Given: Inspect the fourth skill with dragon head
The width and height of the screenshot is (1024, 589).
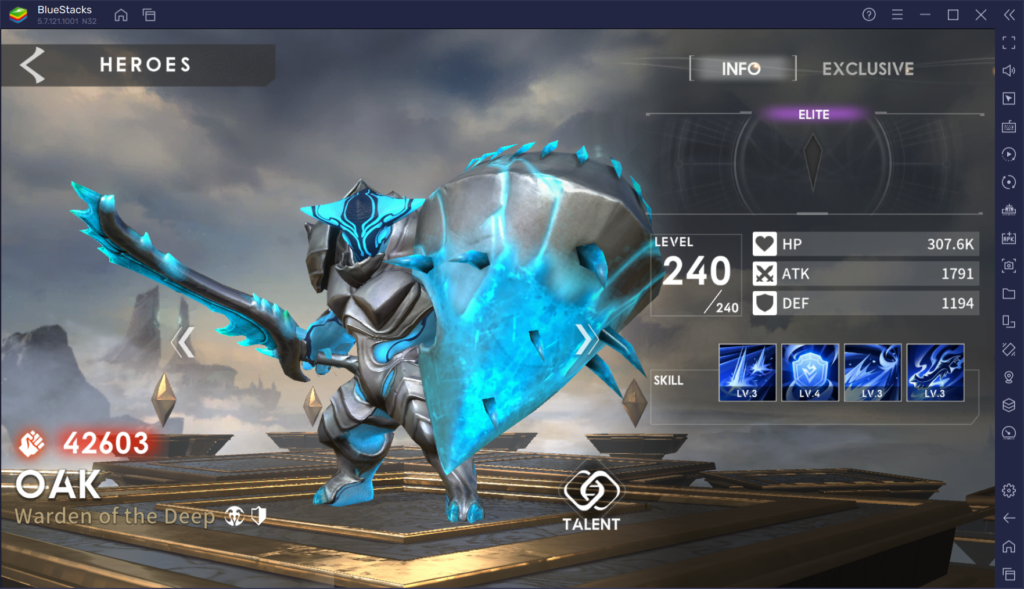Looking at the screenshot, I should click(x=935, y=372).
